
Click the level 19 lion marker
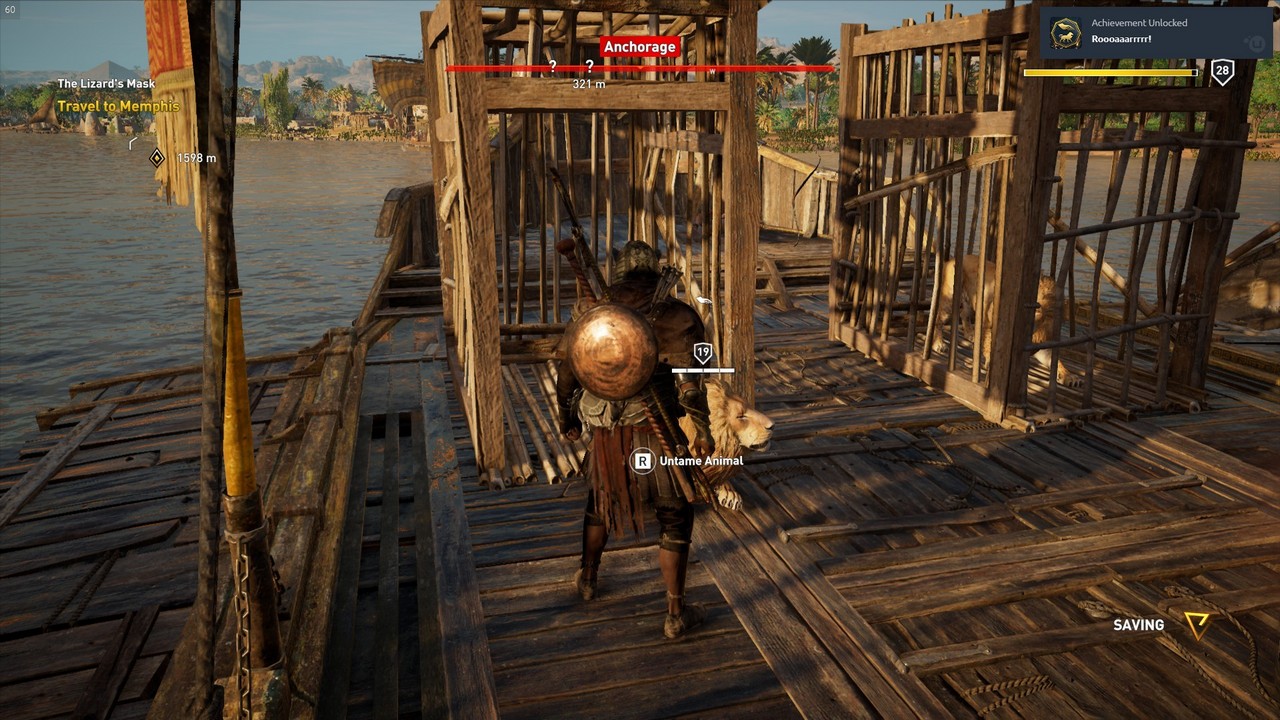pyautogui.click(x=703, y=352)
